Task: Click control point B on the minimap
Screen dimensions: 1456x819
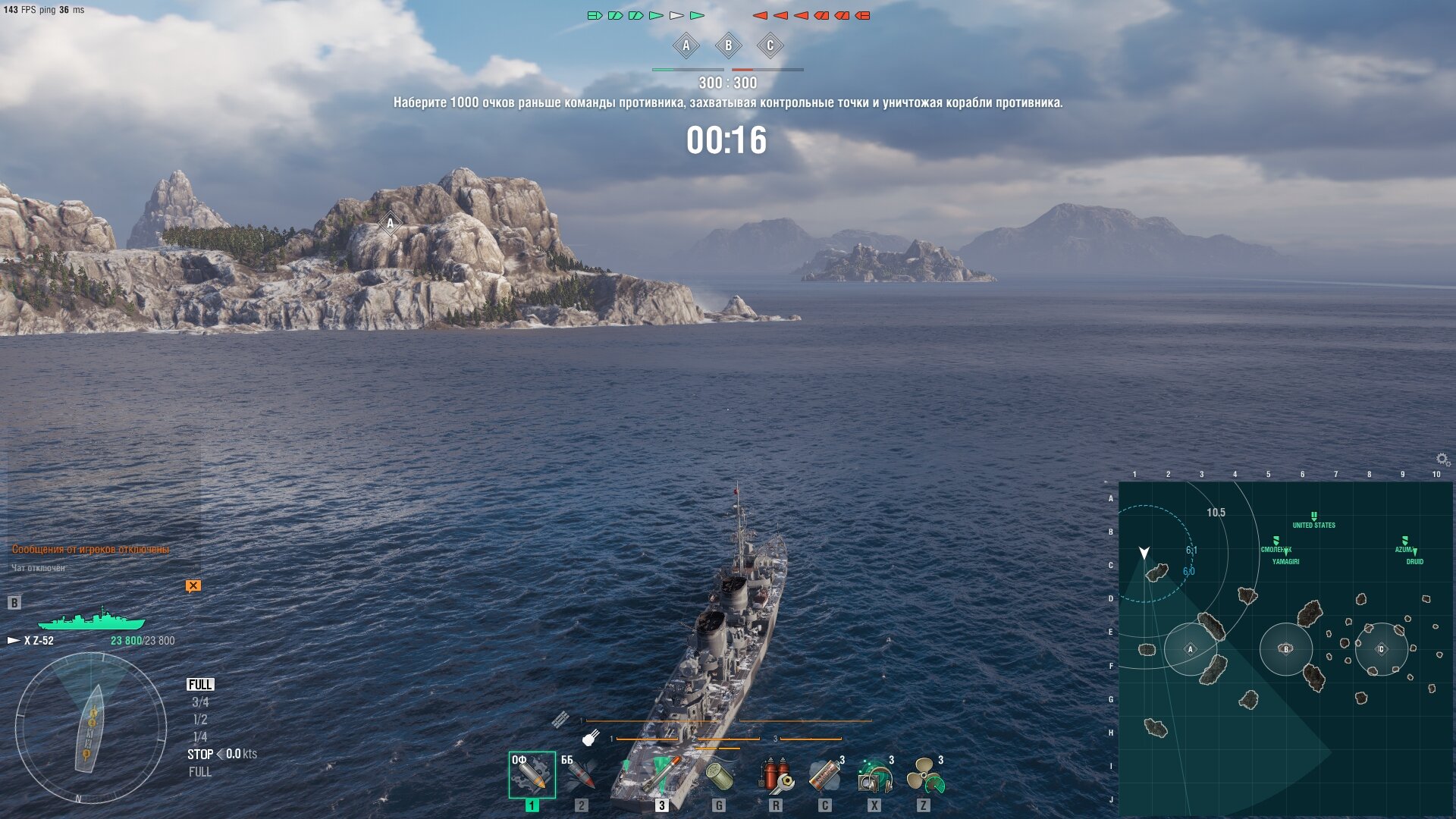Action: [1285, 649]
